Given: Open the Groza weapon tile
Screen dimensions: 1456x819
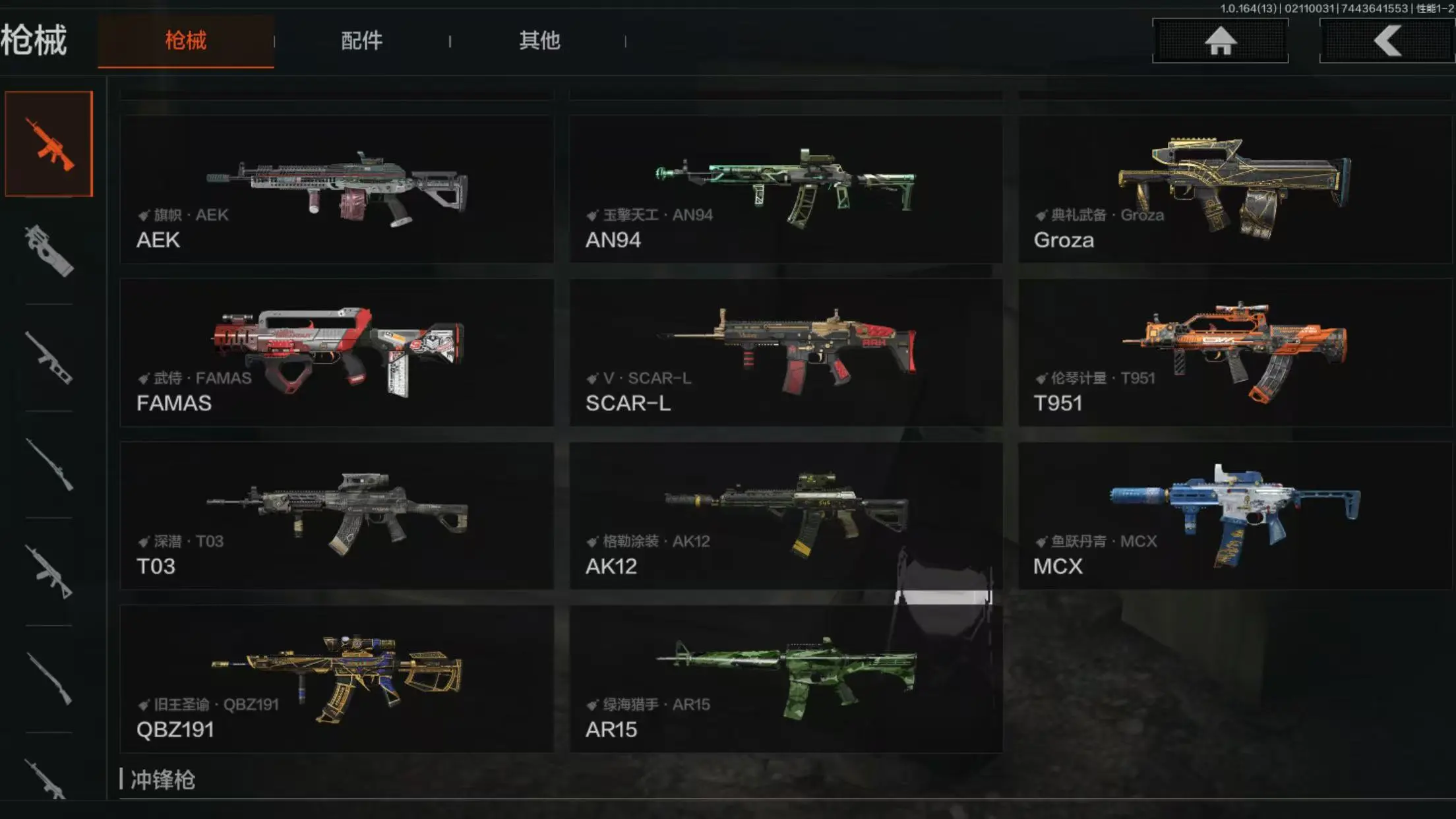Looking at the screenshot, I should point(1234,190).
